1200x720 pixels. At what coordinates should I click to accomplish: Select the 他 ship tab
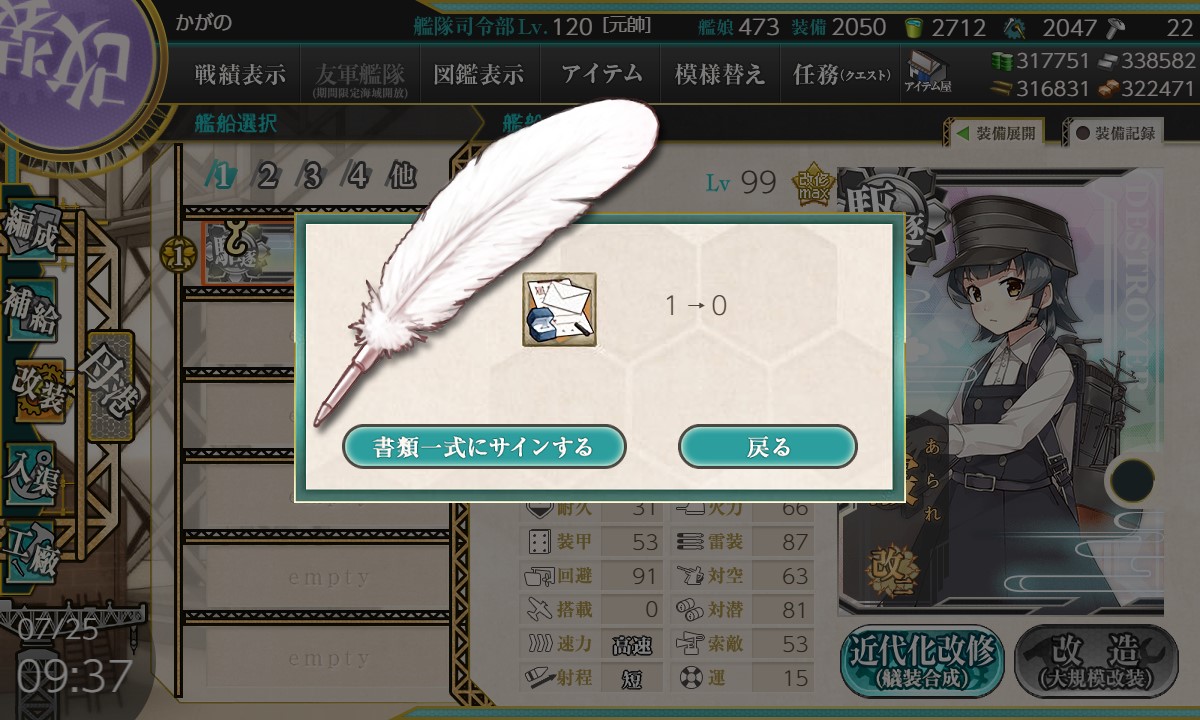[401, 177]
